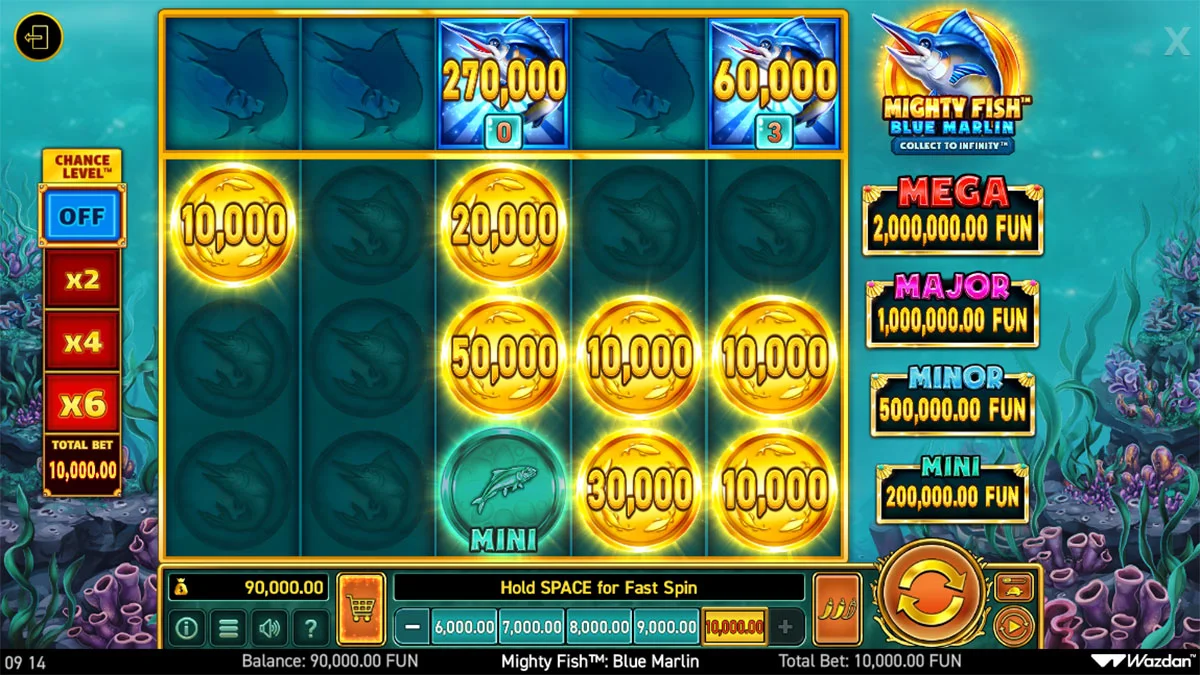This screenshot has width=1200, height=675.
Task: Start autoplay with the play icon
Action: coord(1013,628)
